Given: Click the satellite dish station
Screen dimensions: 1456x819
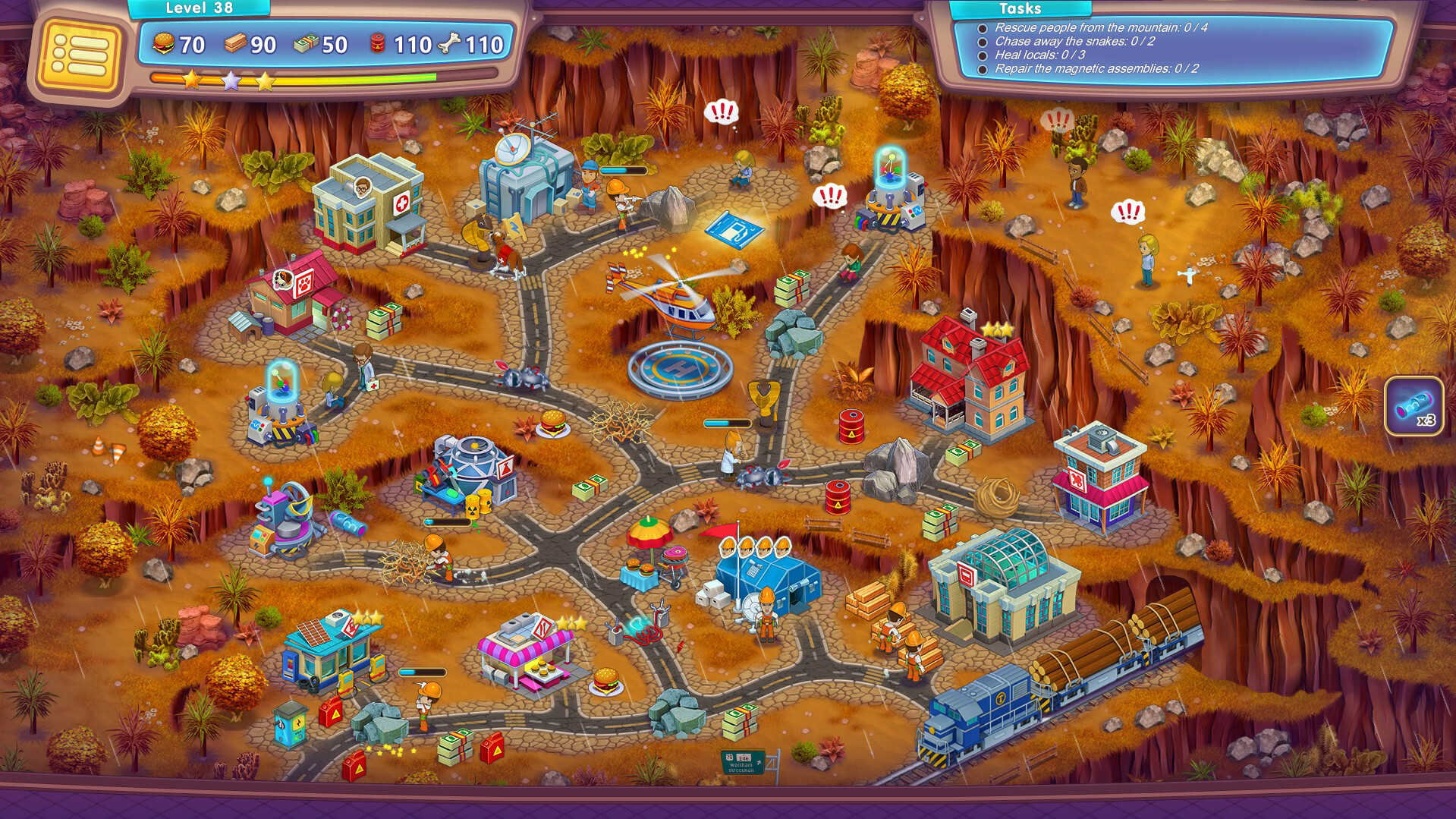Looking at the screenshot, I should [524, 171].
